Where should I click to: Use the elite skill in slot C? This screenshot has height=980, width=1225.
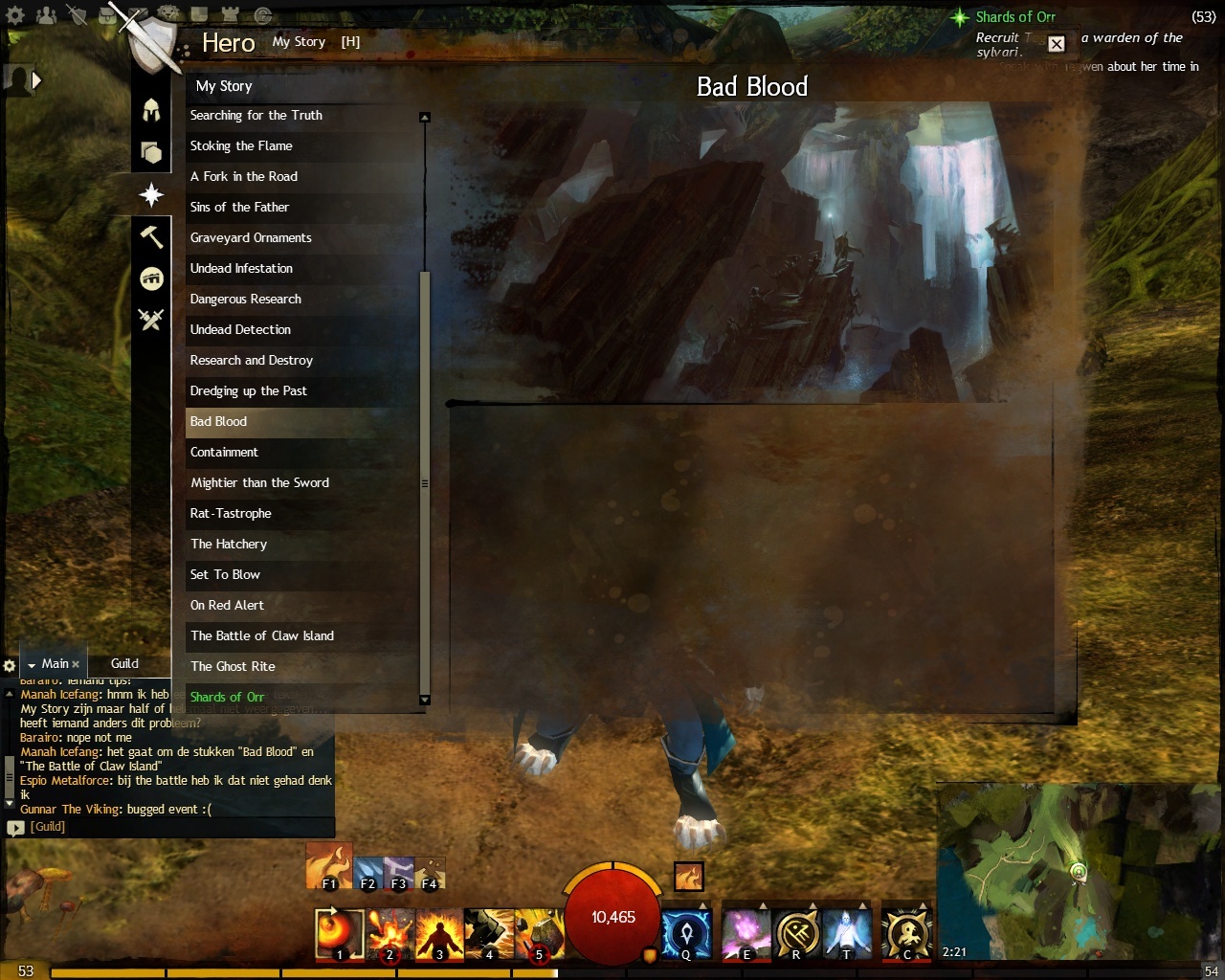pos(906,934)
